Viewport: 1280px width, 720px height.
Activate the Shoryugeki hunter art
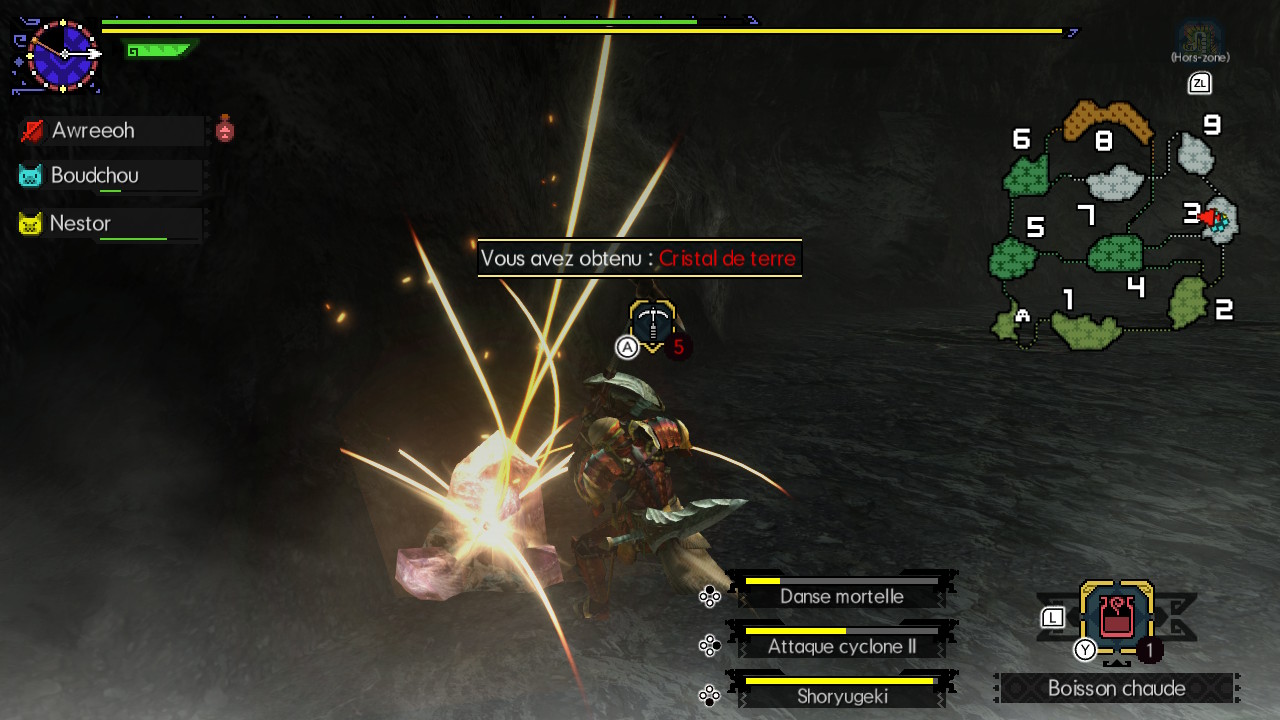(841, 696)
